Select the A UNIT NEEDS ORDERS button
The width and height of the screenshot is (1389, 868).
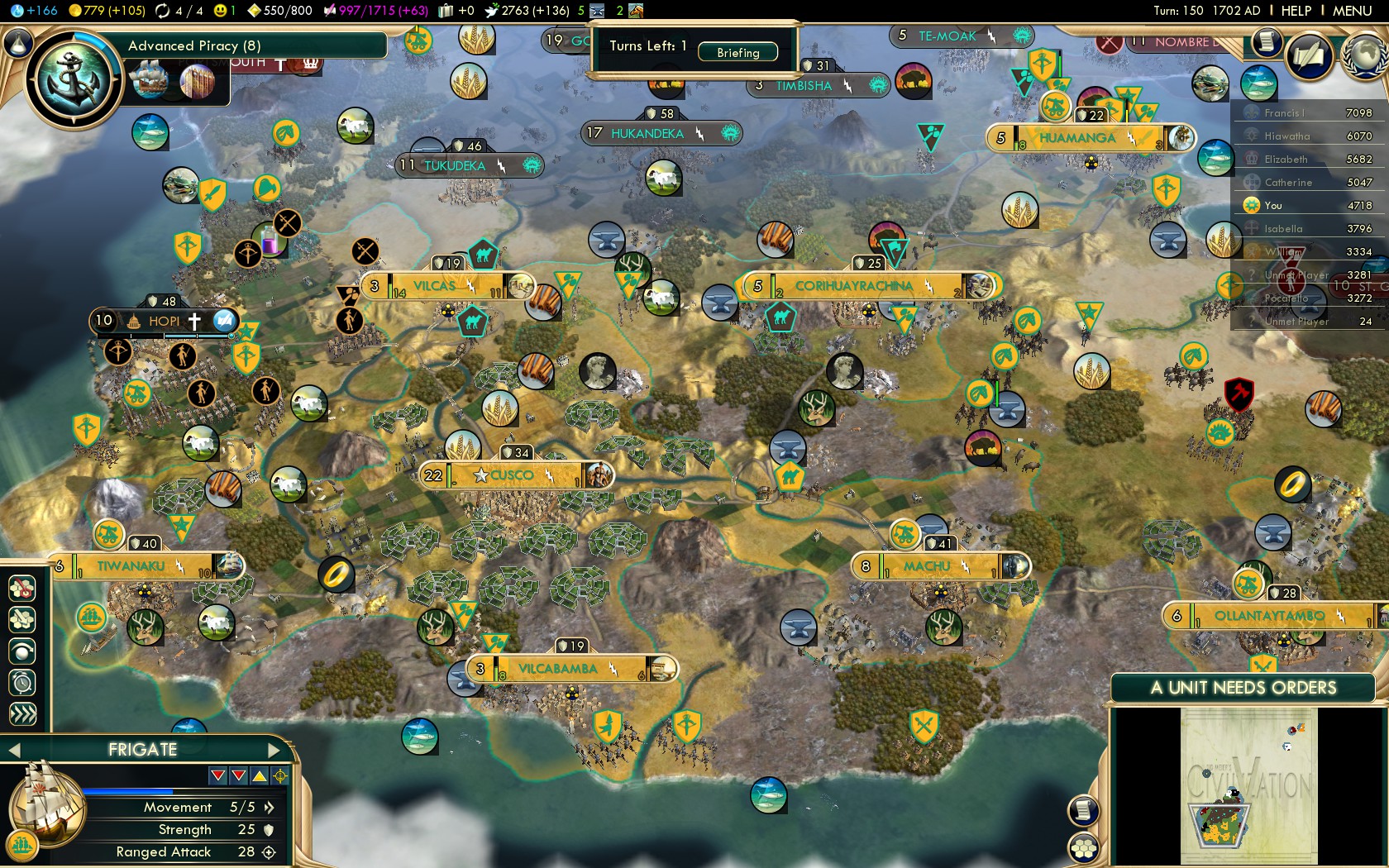pyautogui.click(x=1243, y=688)
